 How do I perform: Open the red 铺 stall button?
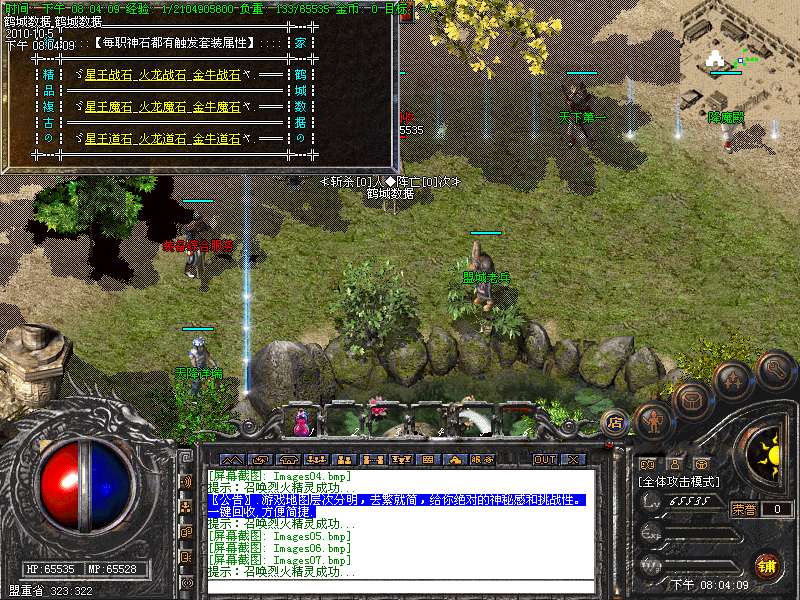tap(767, 564)
